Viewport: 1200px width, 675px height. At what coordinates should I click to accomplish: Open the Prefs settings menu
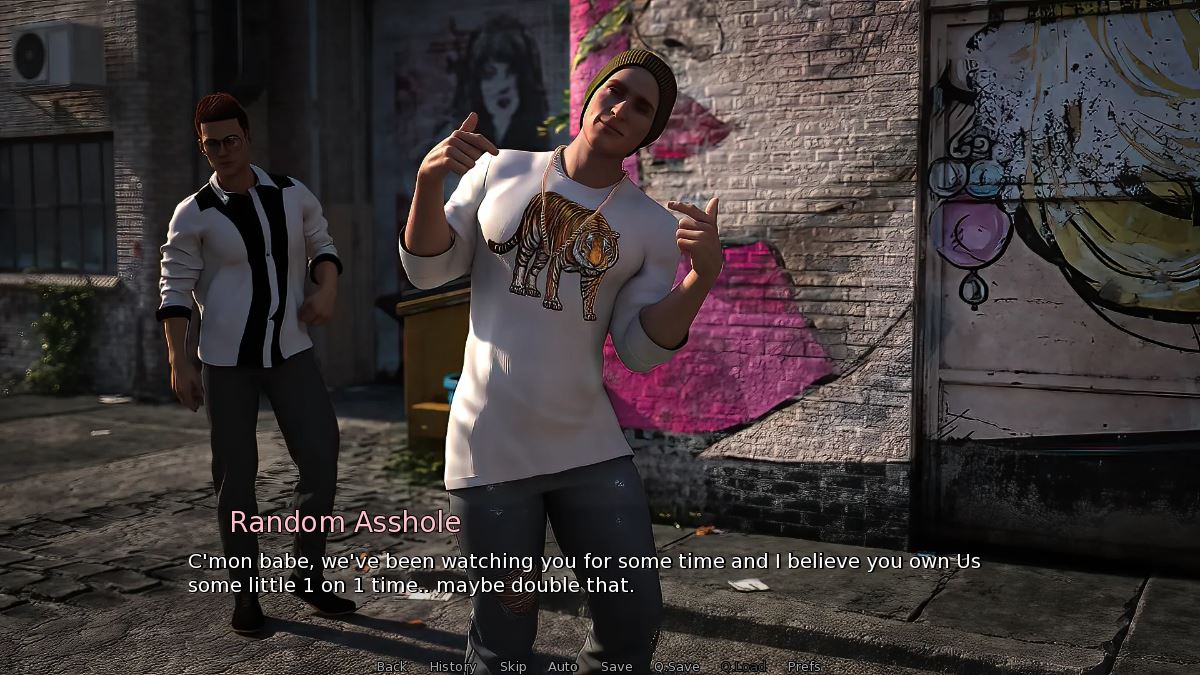[804, 666]
